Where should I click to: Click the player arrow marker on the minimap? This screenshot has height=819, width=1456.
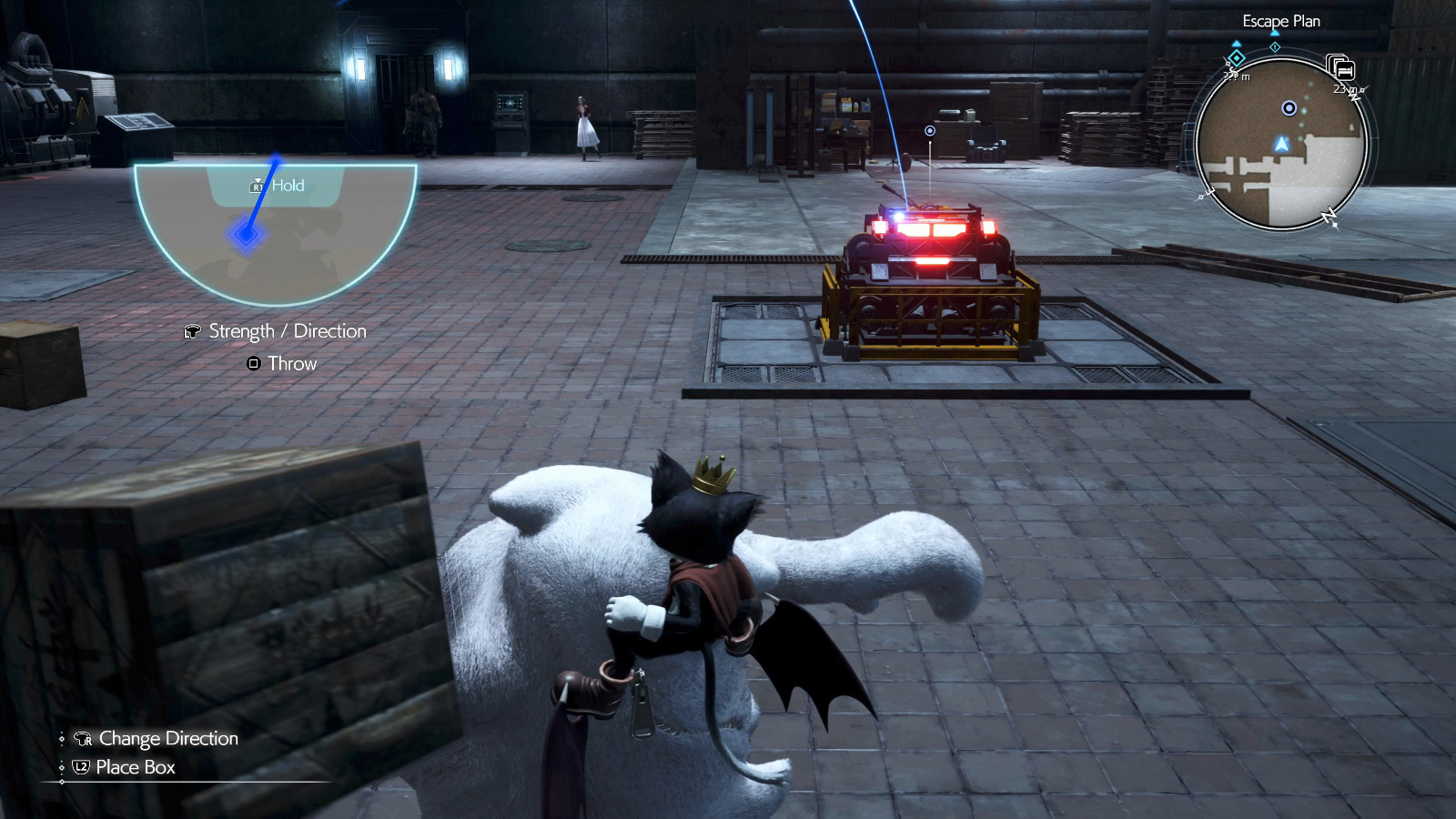click(x=1281, y=144)
